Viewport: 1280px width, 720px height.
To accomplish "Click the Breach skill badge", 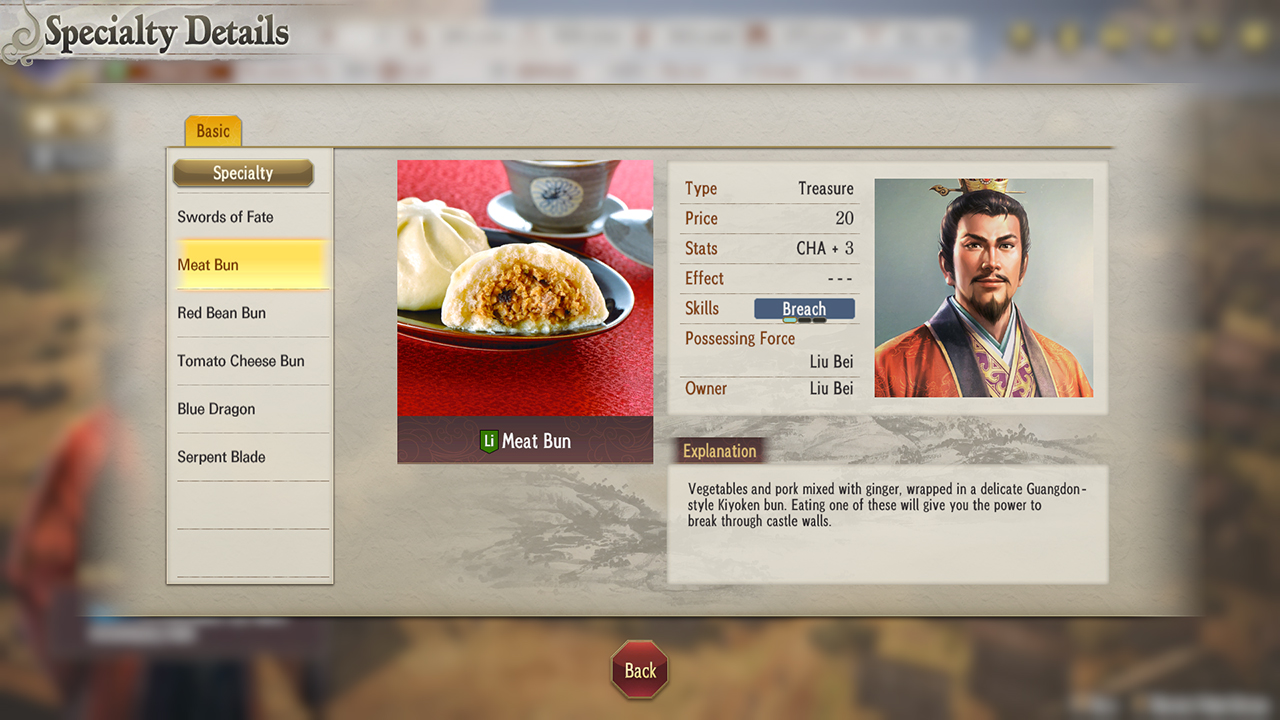I will coord(805,309).
